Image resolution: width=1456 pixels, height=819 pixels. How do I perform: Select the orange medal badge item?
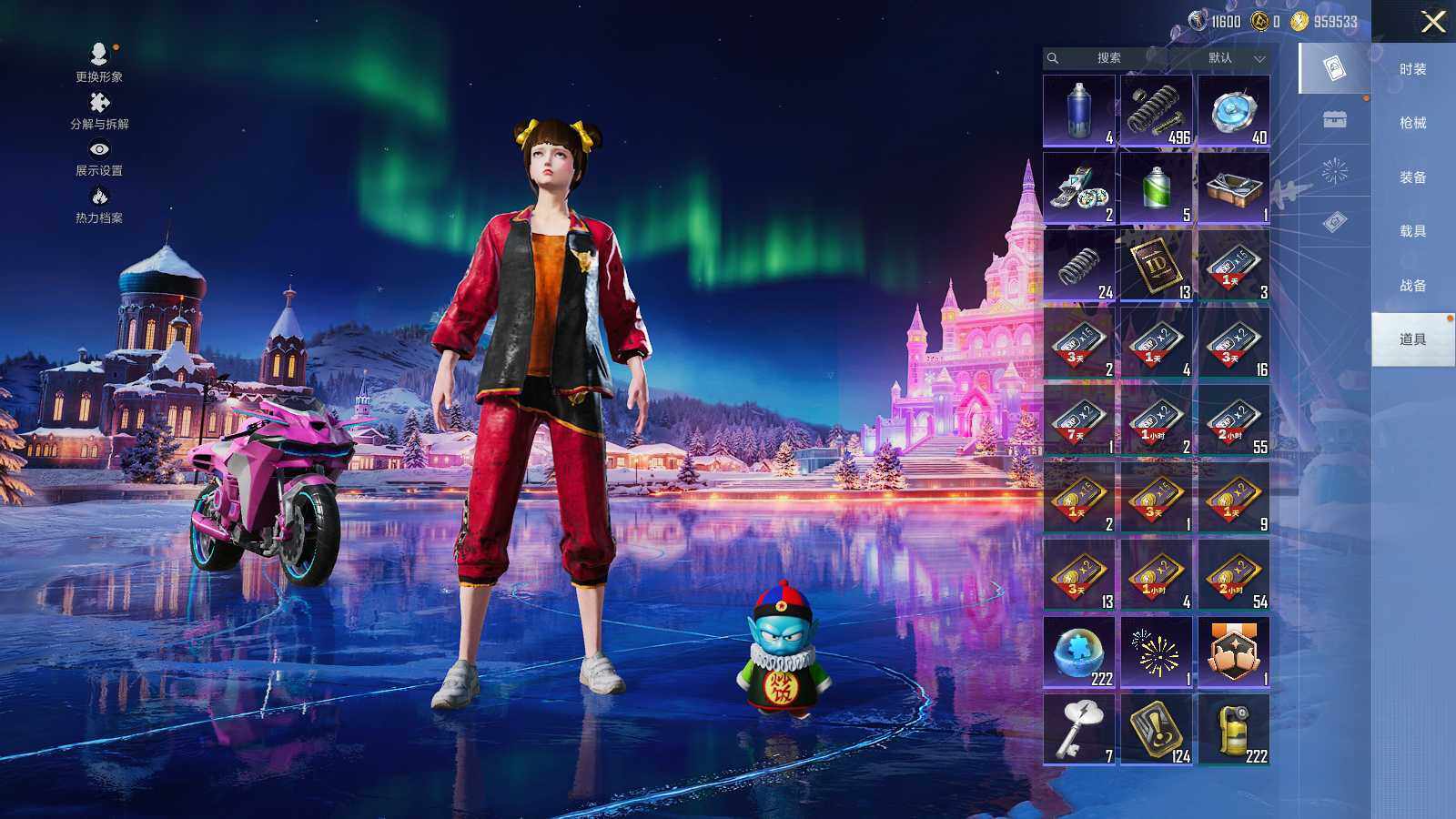pyautogui.click(x=1233, y=652)
